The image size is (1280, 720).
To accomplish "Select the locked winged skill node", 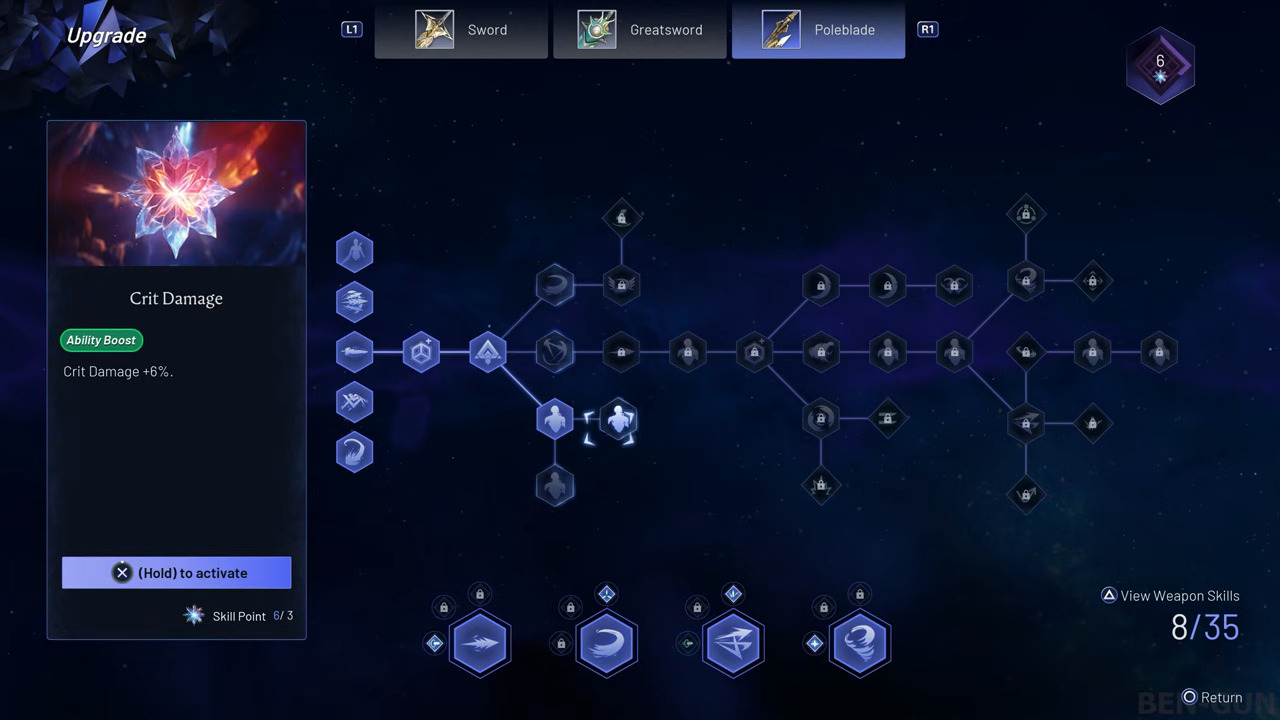I will coord(621,285).
